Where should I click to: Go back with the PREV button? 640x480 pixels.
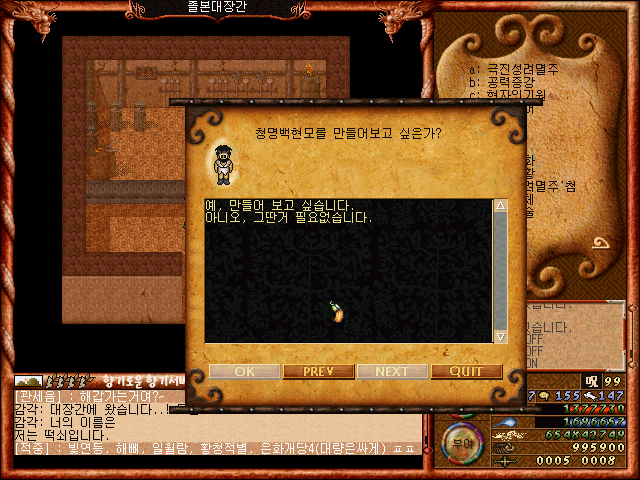319,371
